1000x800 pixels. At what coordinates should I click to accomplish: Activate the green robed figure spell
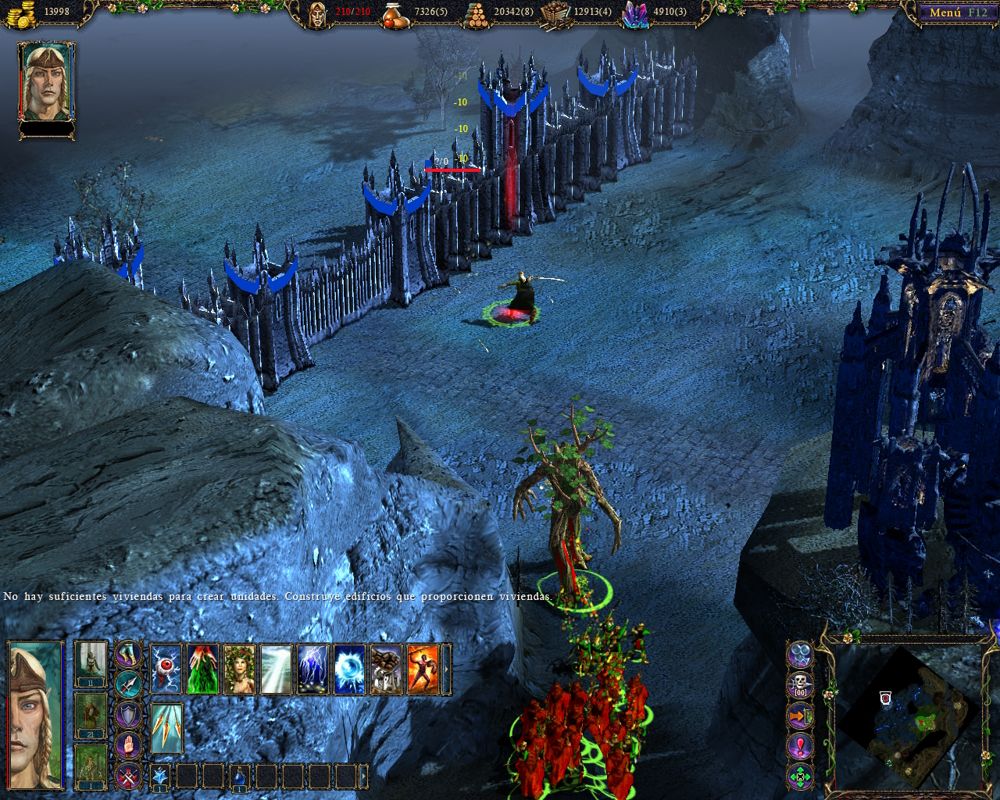202,669
